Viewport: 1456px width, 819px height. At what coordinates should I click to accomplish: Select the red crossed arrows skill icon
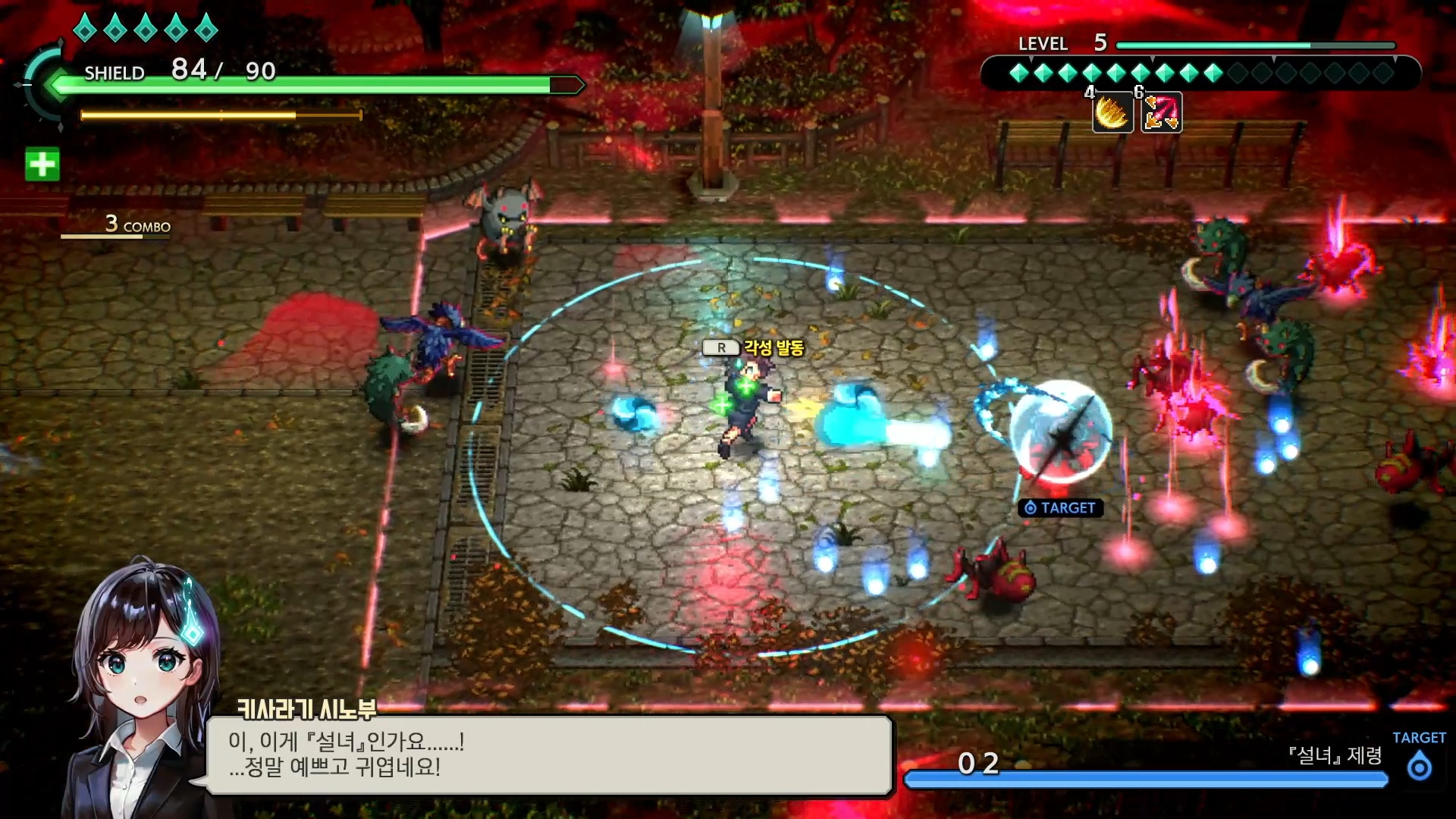click(x=1161, y=113)
